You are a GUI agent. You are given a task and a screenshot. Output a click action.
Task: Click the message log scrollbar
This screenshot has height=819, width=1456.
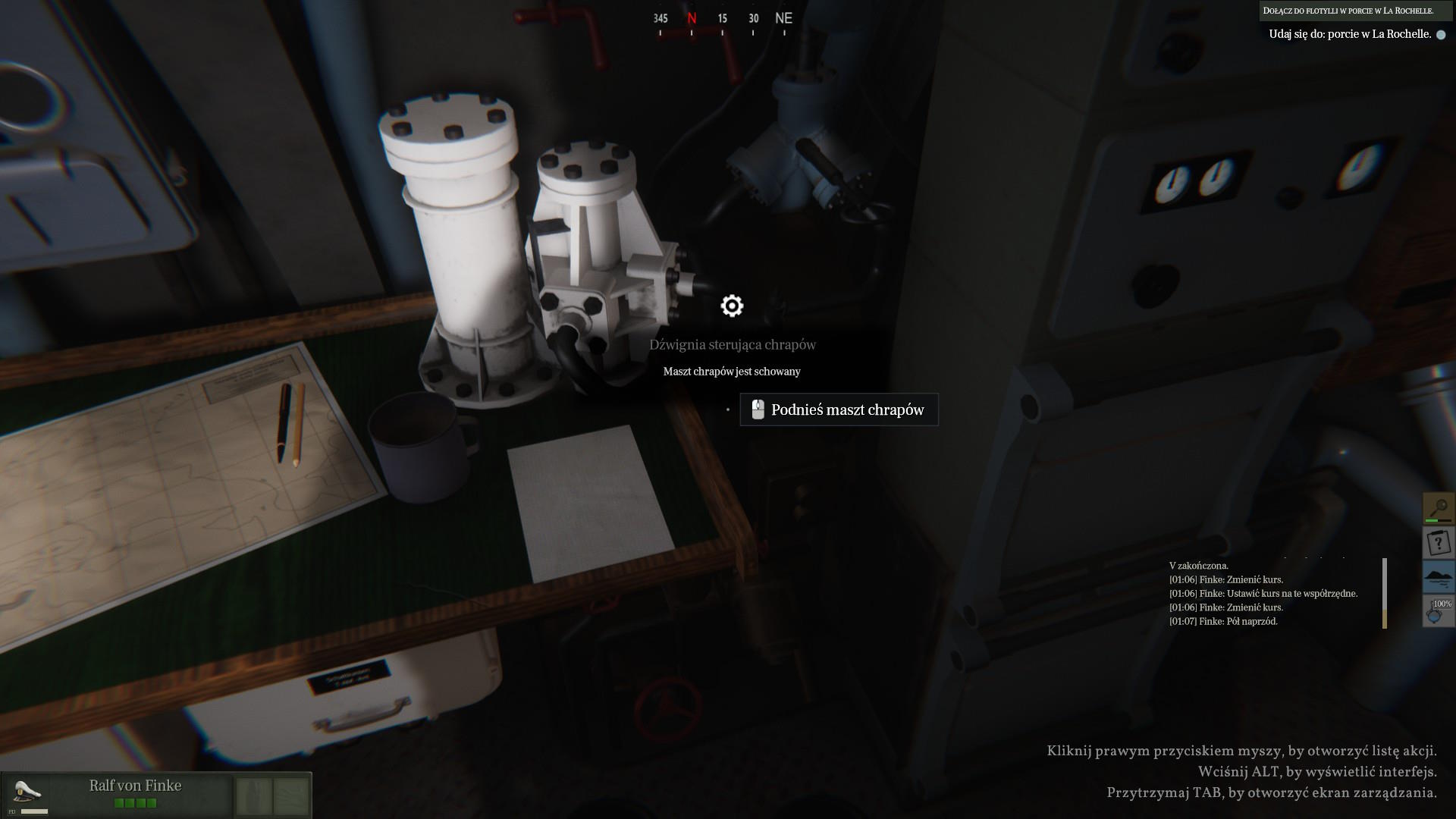[1384, 593]
